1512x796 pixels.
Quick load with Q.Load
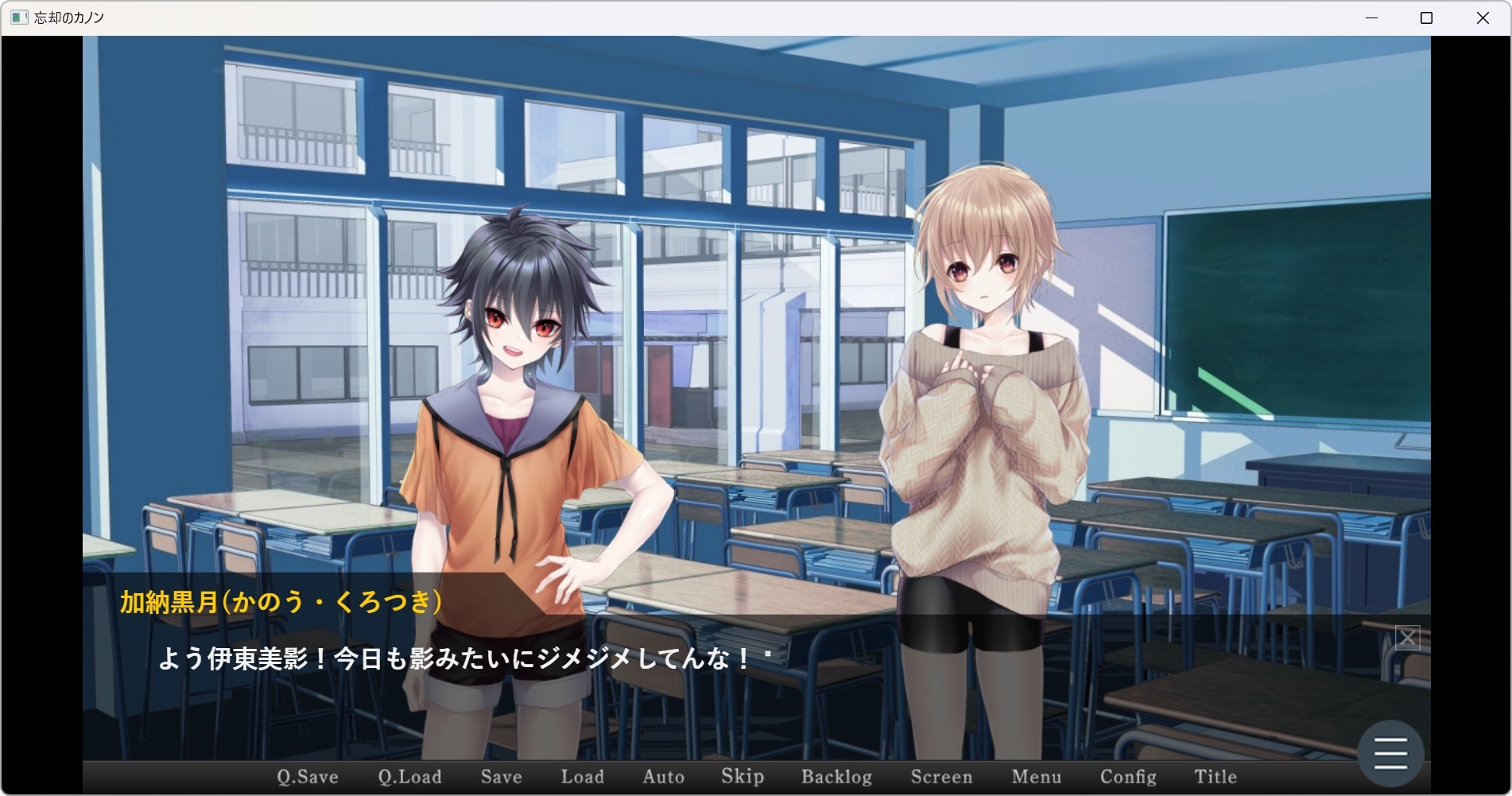coord(409,777)
